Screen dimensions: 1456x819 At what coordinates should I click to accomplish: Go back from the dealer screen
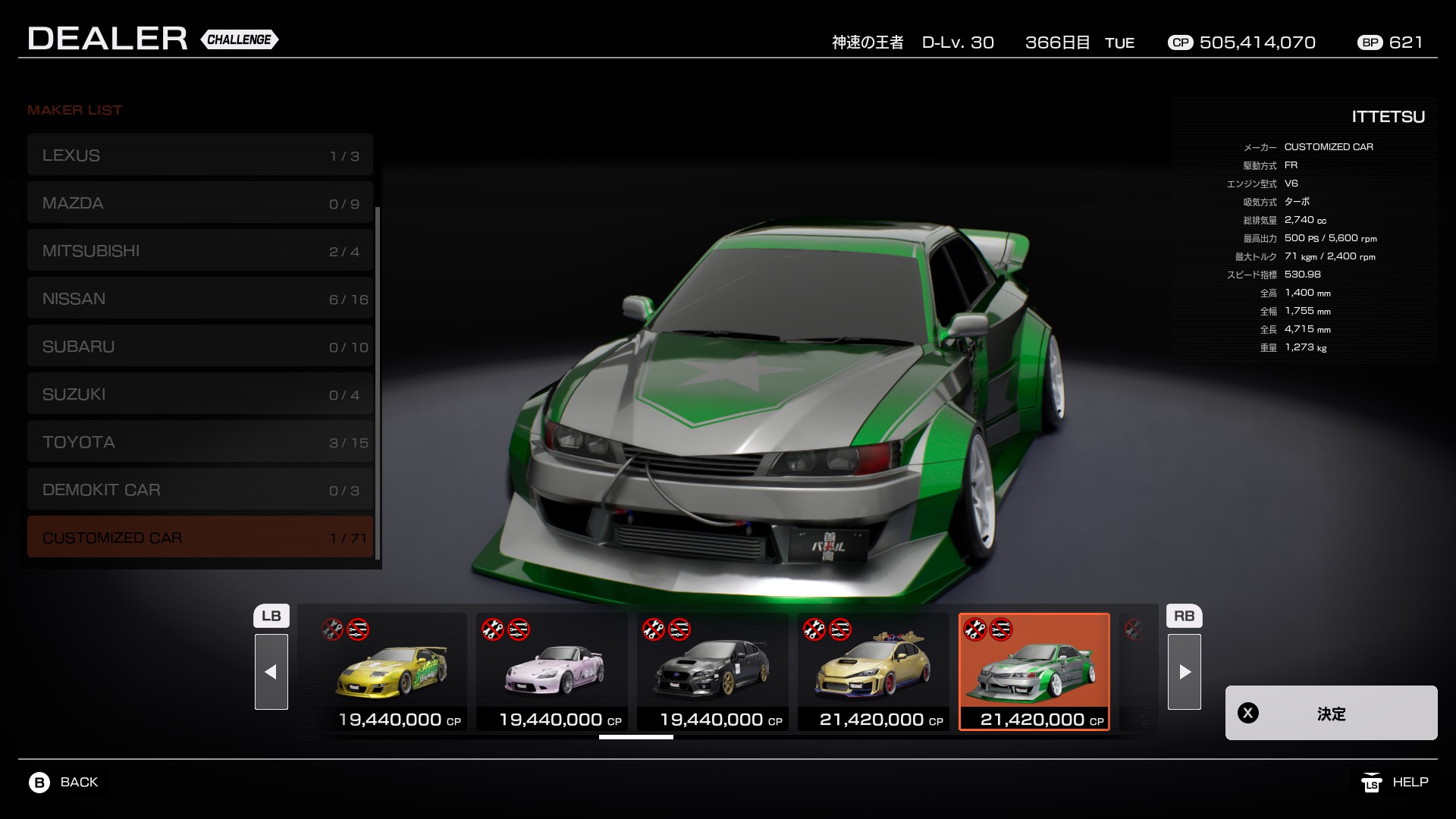click(64, 782)
